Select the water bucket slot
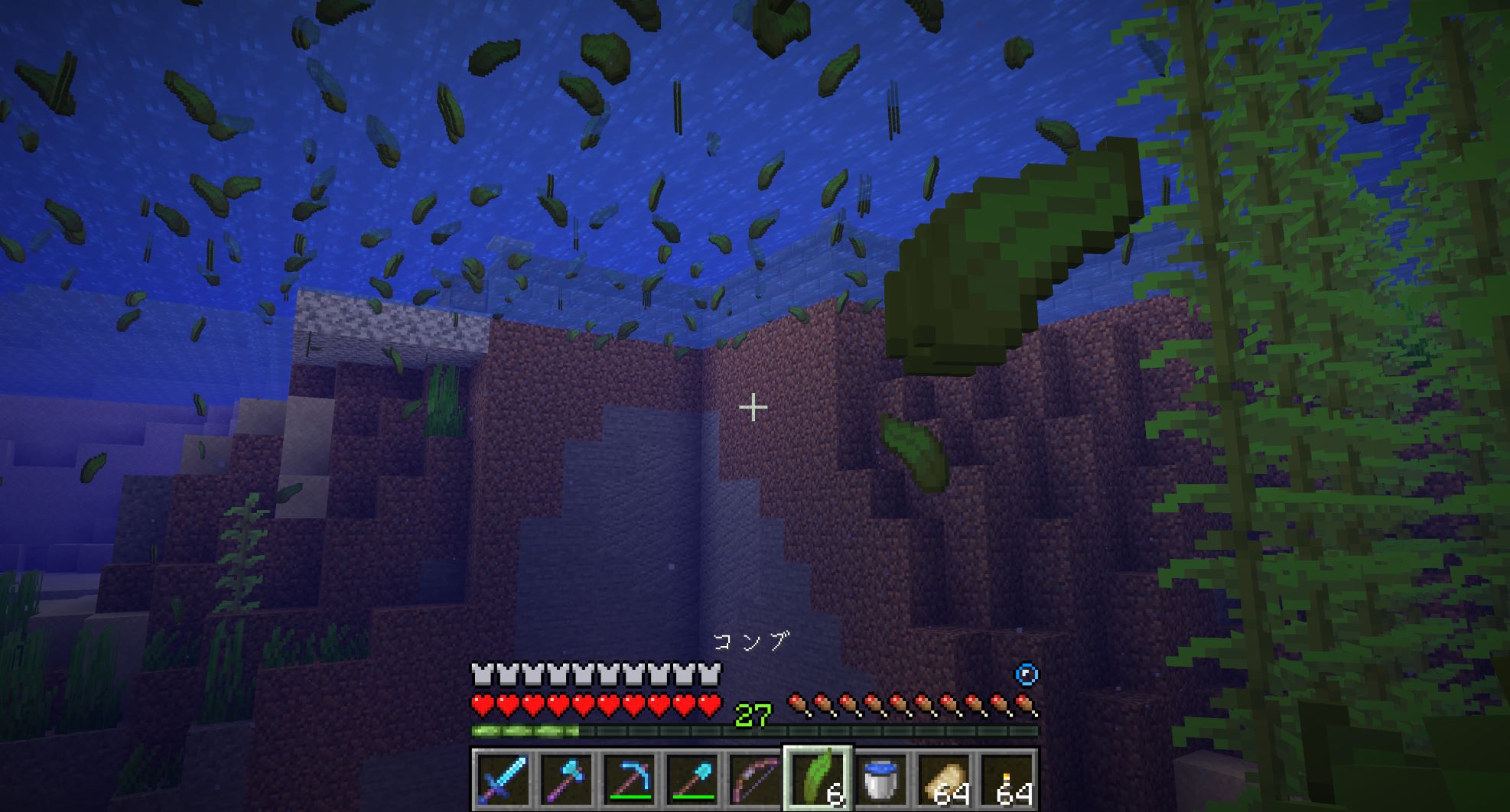1510x812 pixels. click(x=880, y=779)
